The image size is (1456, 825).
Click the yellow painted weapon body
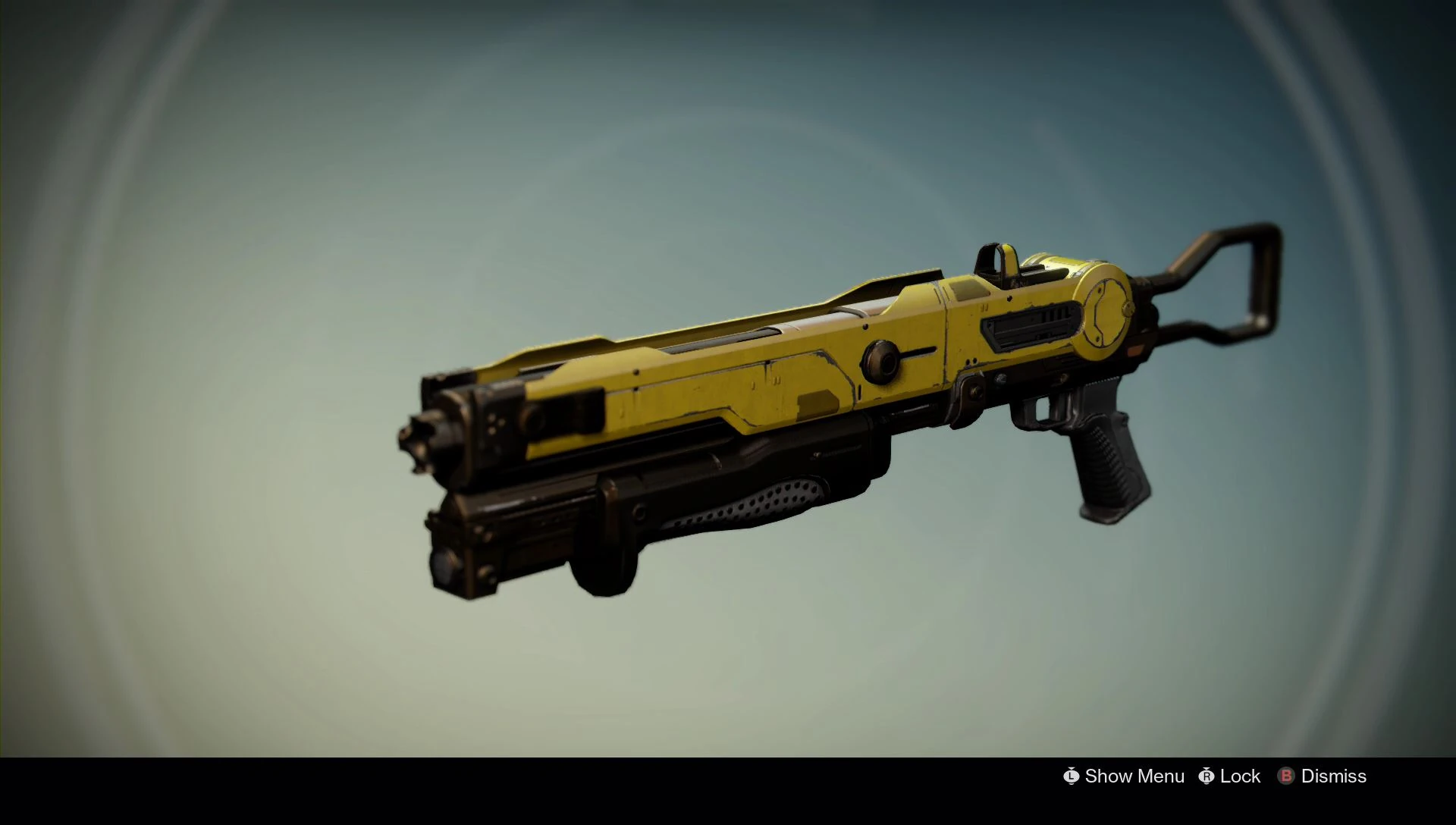point(758,372)
